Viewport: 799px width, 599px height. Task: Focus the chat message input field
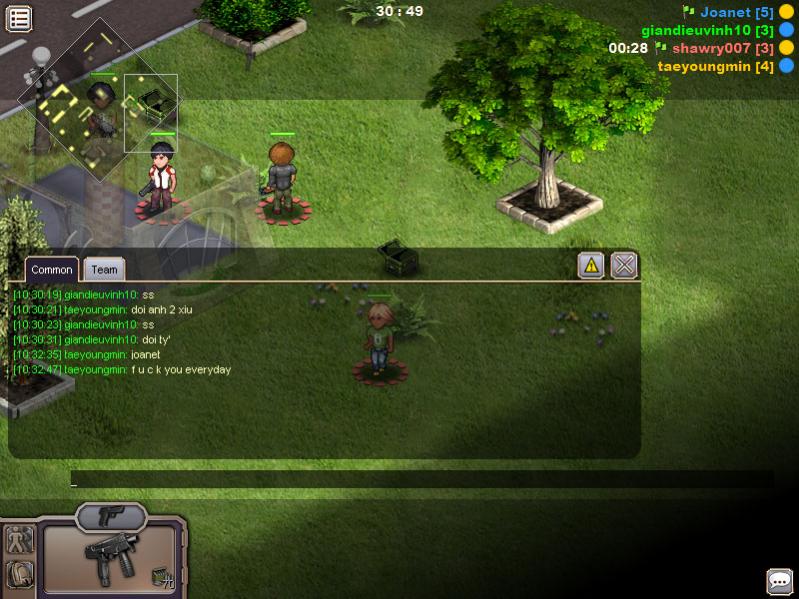click(420, 480)
